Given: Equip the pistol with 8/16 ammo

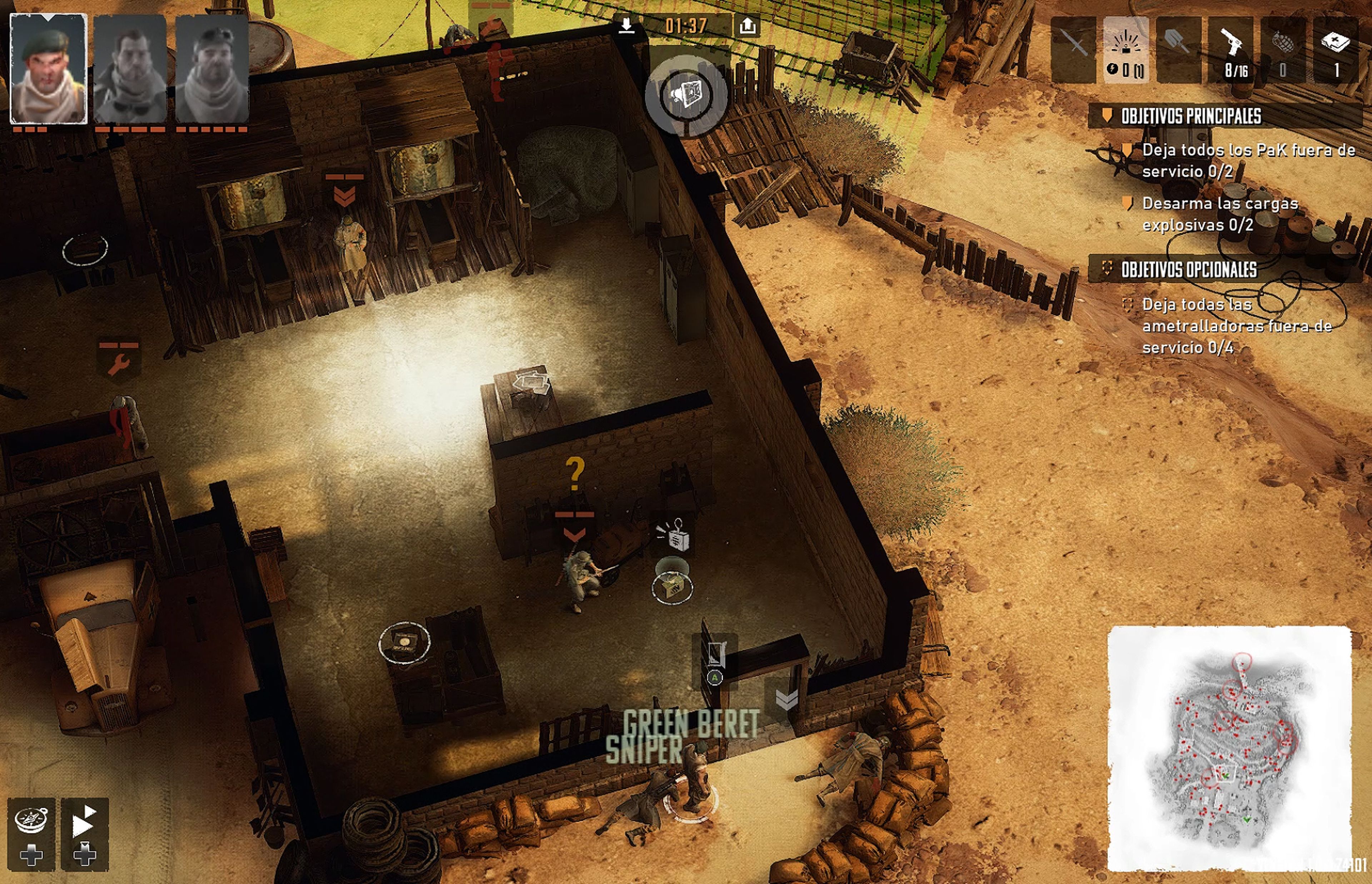Looking at the screenshot, I should tap(1231, 49).
